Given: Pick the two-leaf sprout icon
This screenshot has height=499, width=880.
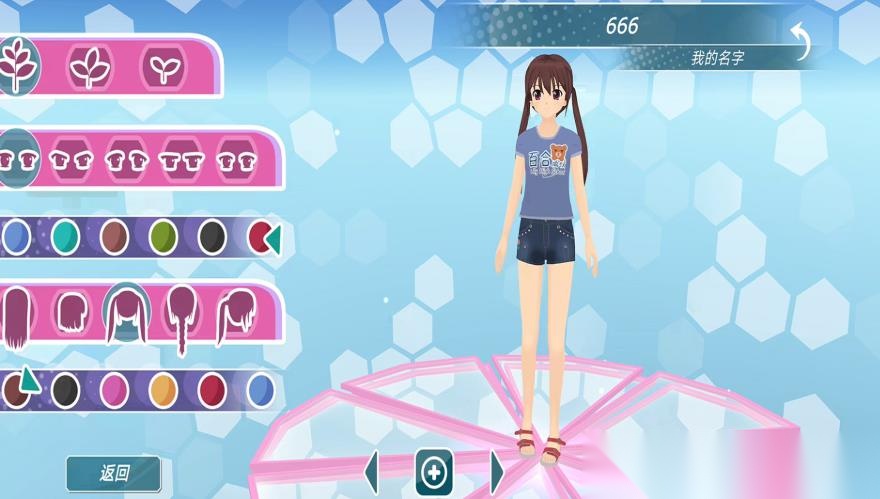Looking at the screenshot, I should (x=161, y=66).
